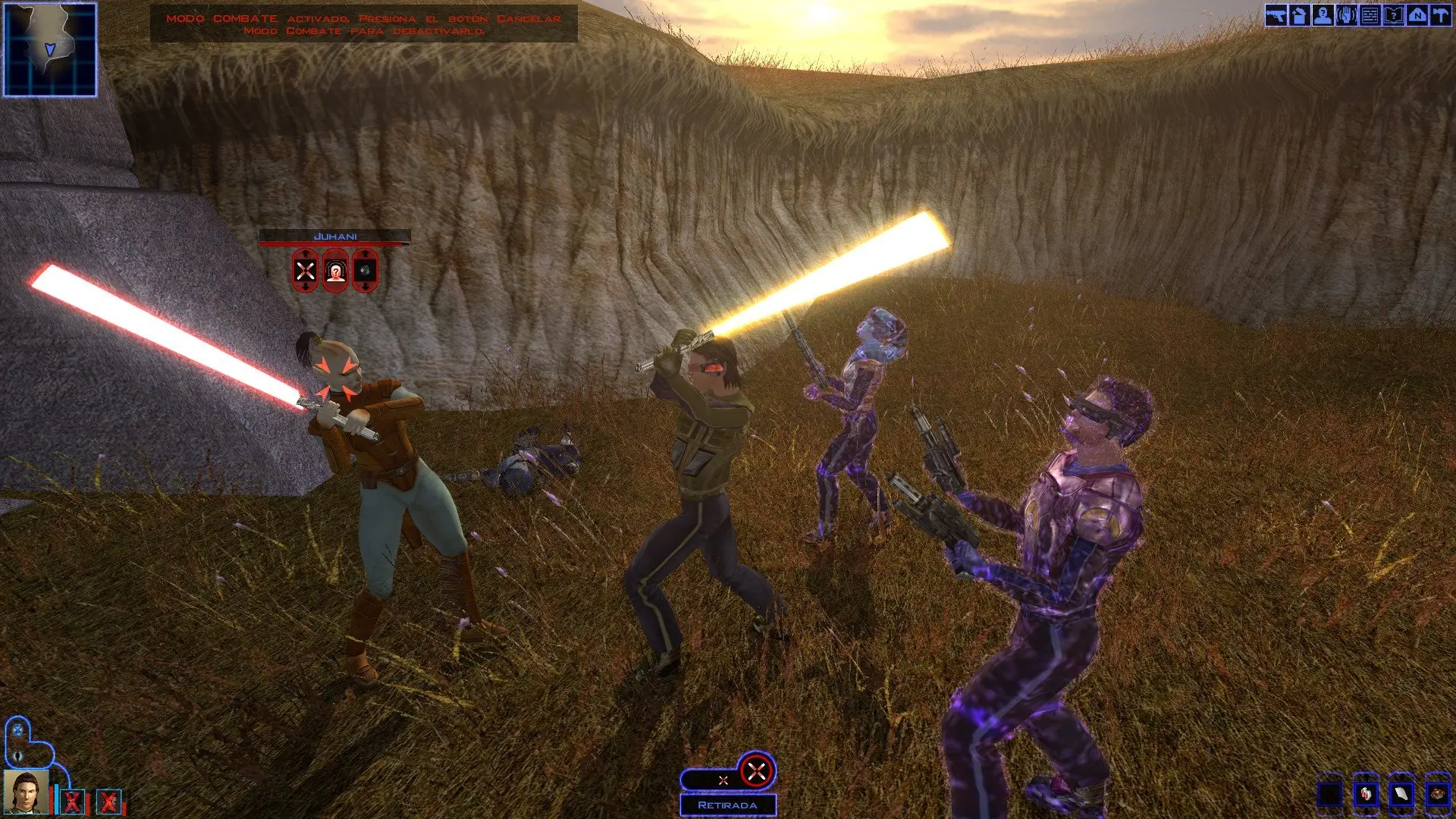Open the Journal book icon

[x=1394, y=16]
